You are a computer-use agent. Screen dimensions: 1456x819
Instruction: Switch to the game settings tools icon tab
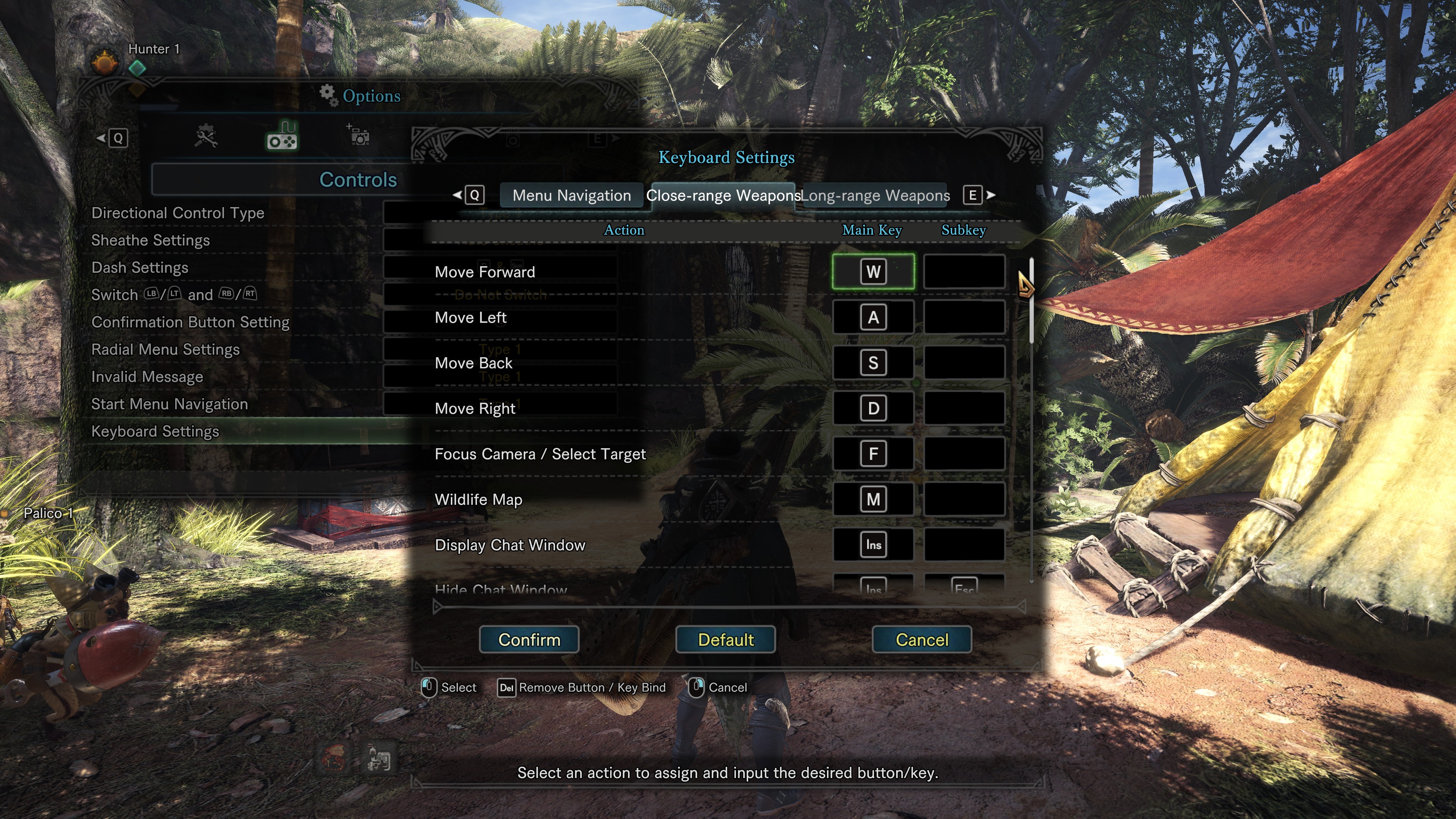pos(206,137)
